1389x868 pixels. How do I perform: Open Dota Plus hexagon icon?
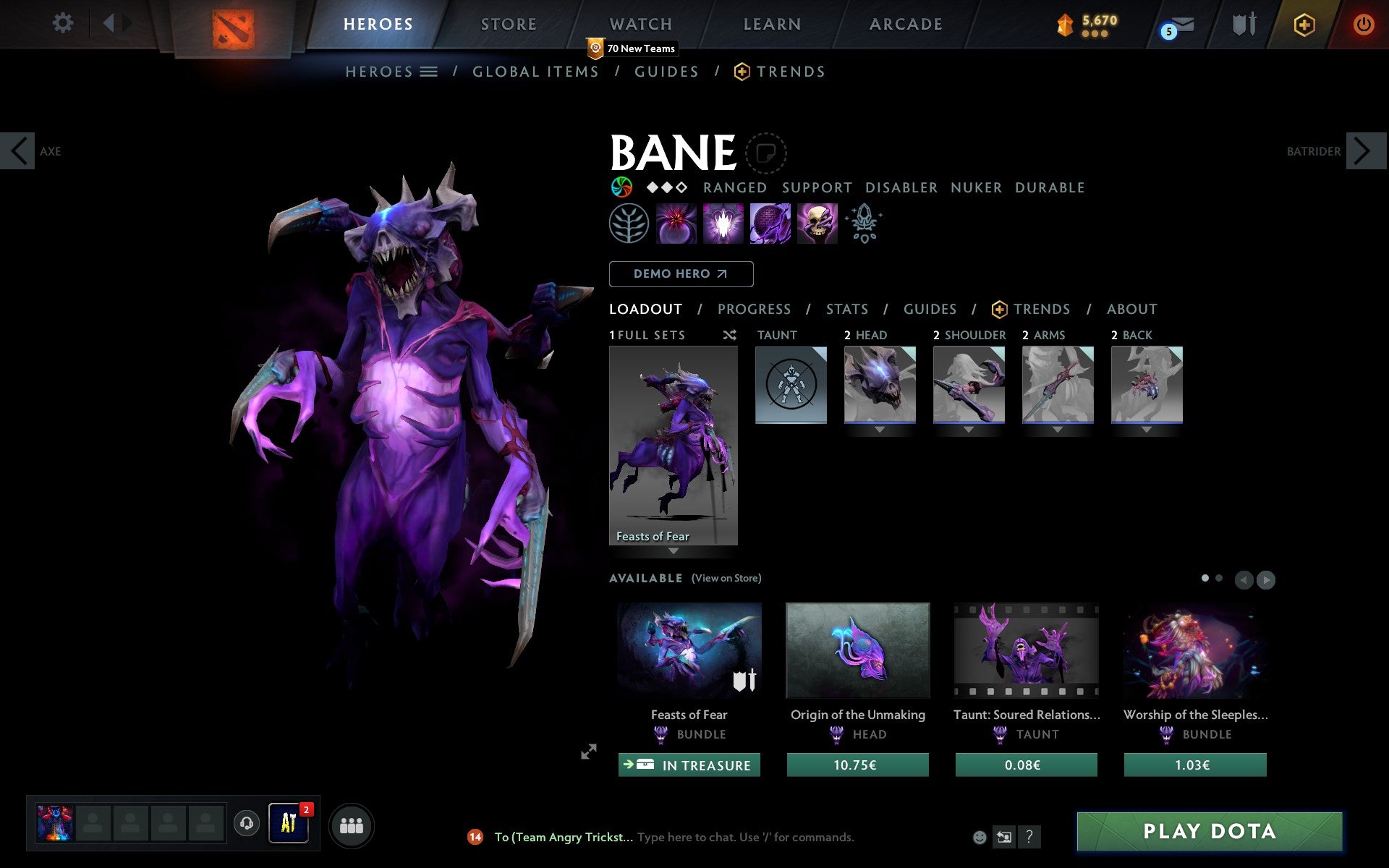pos(1303,23)
